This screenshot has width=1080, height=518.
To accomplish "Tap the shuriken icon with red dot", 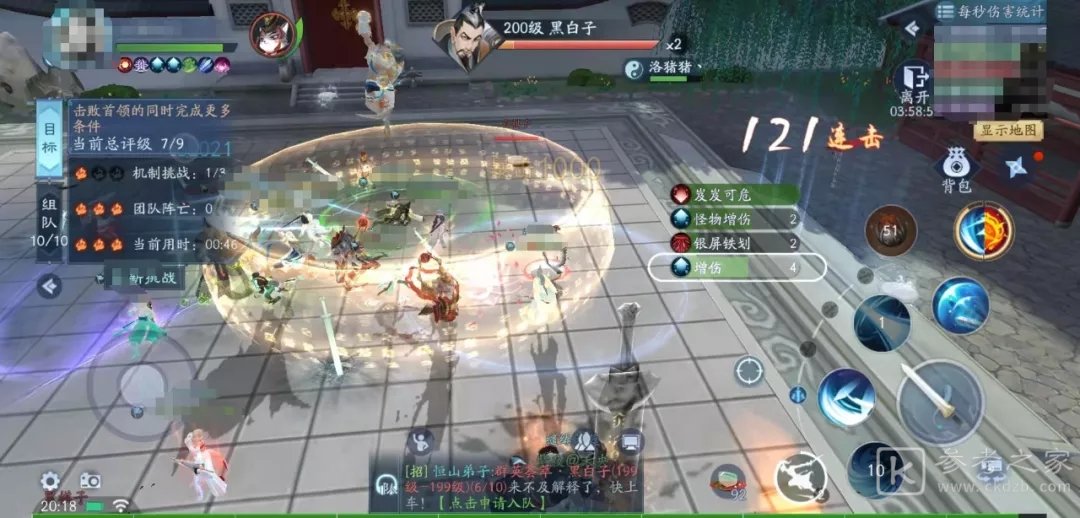I will click(x=1015, y=167).
